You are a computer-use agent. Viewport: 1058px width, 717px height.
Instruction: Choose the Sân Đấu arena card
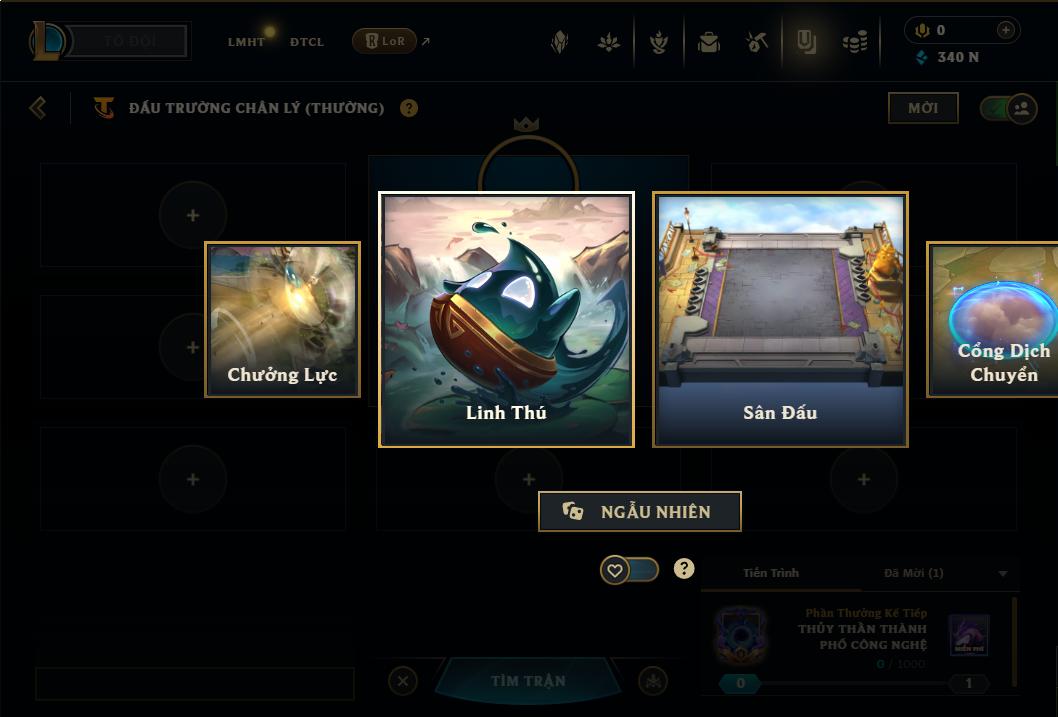tap(780, 319)
